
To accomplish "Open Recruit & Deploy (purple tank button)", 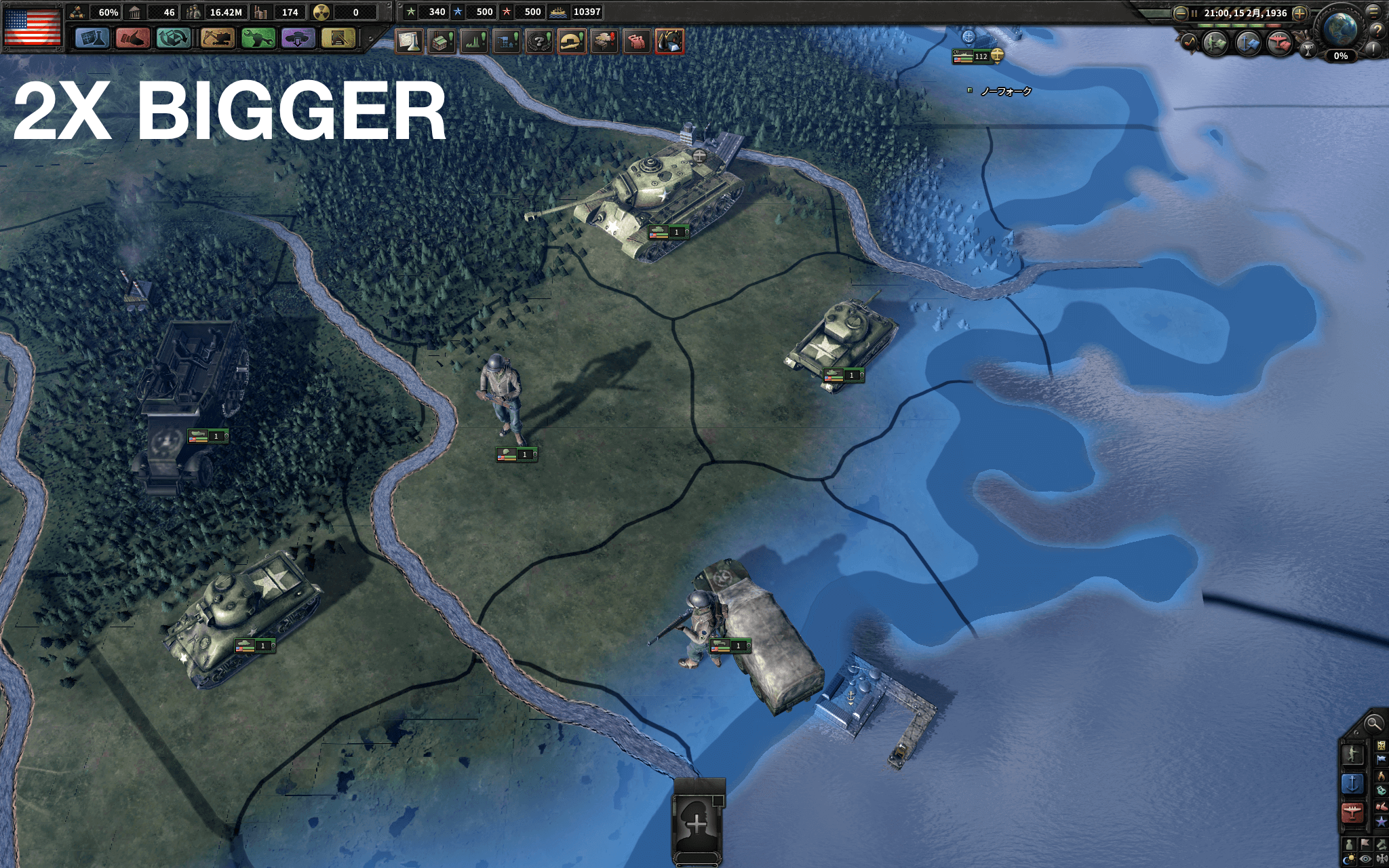I will (298, 38).
